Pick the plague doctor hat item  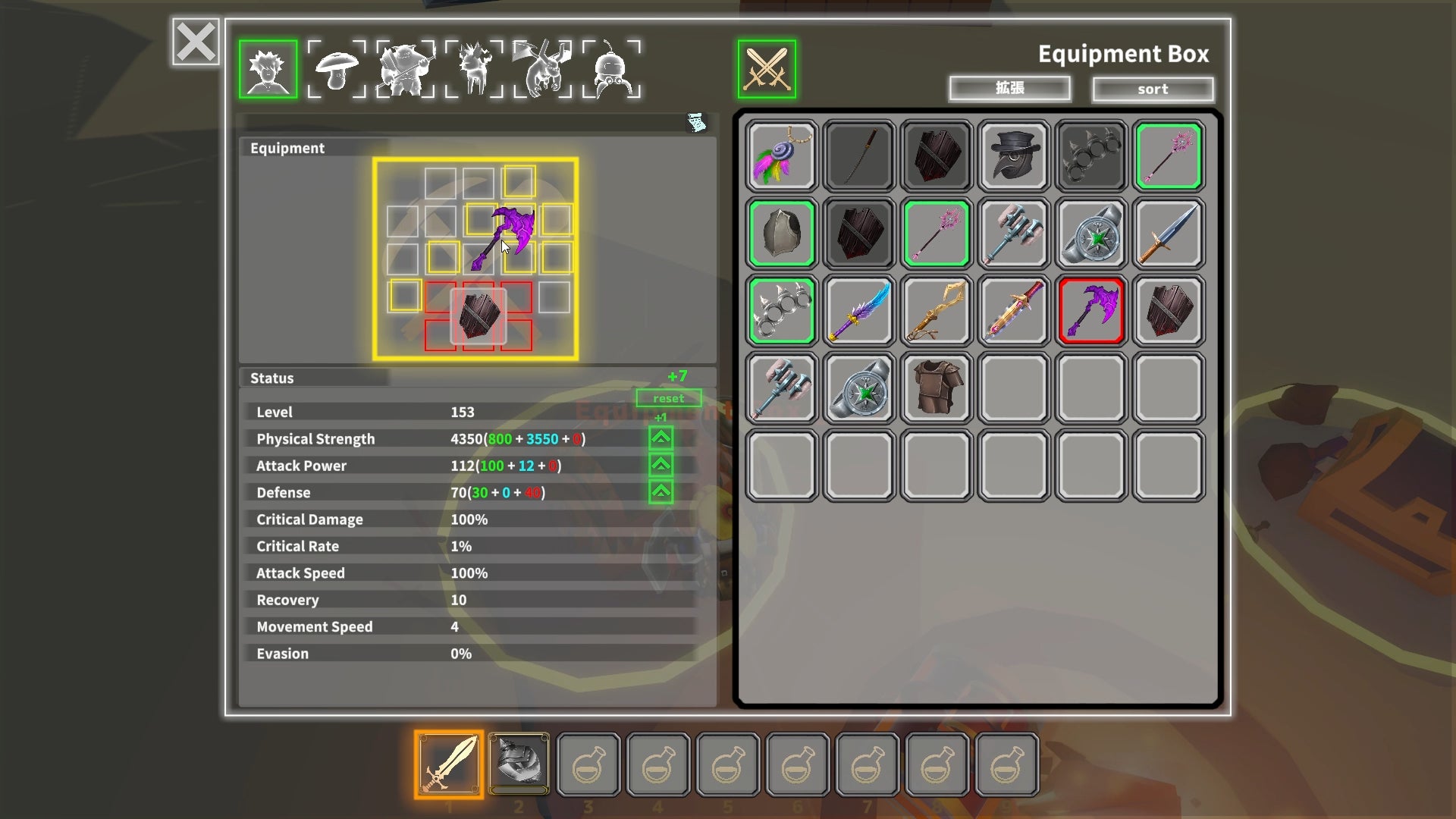pyautogui.click(x=1014, y=156)
